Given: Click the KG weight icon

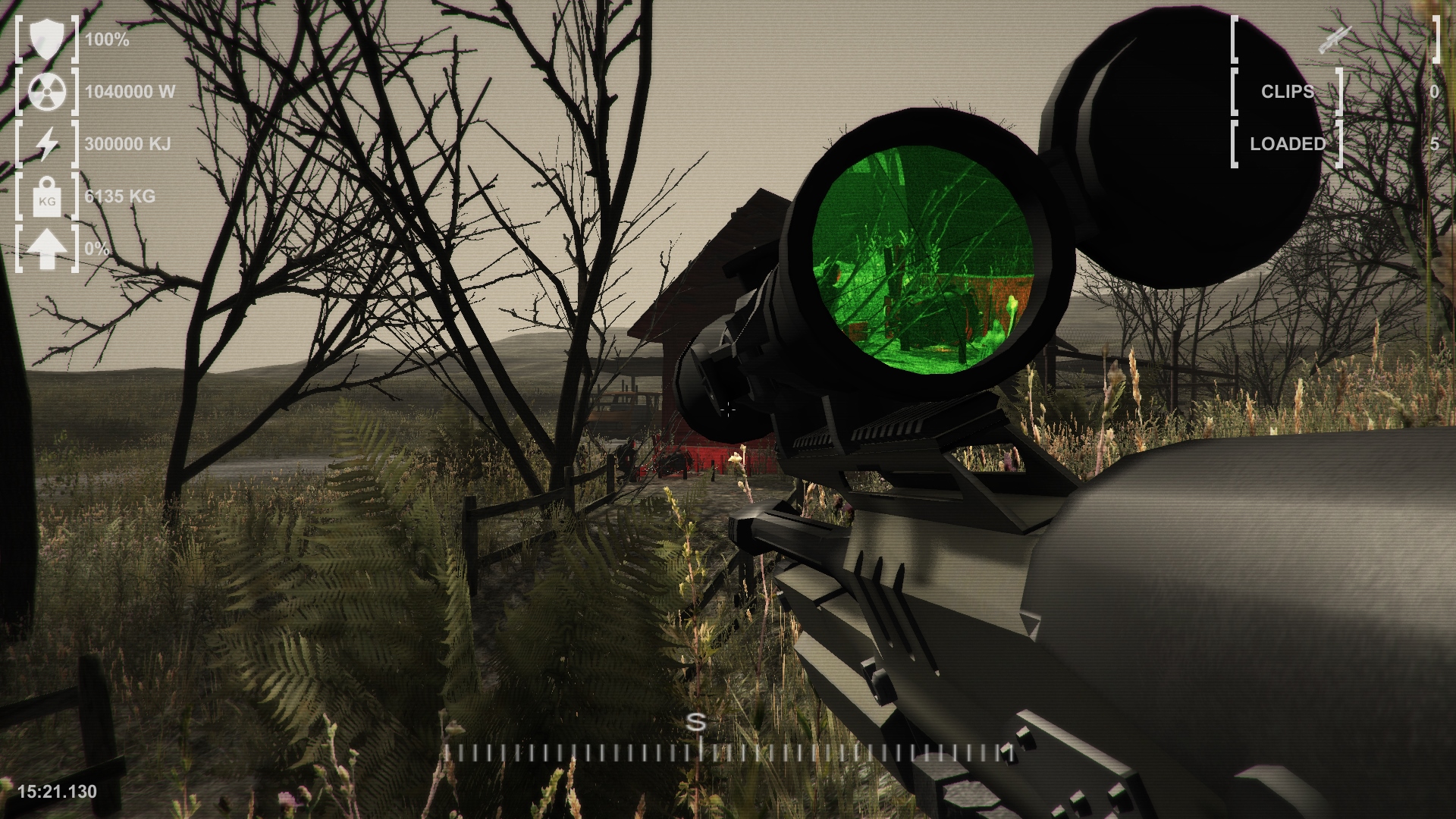Looking at the screenshot, I should (45, 198).
